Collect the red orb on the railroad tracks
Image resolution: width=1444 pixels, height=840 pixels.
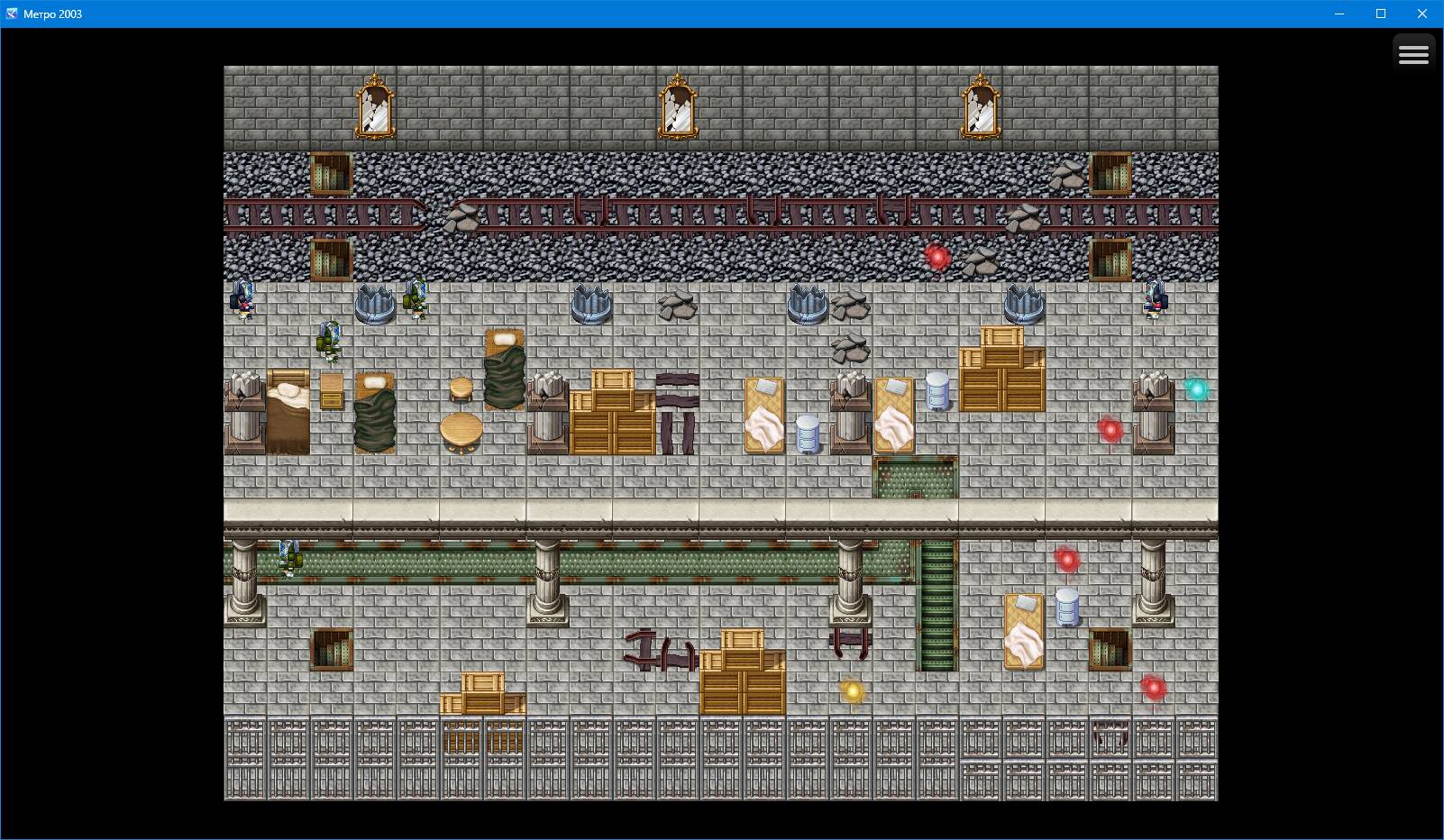coord(936,256)
